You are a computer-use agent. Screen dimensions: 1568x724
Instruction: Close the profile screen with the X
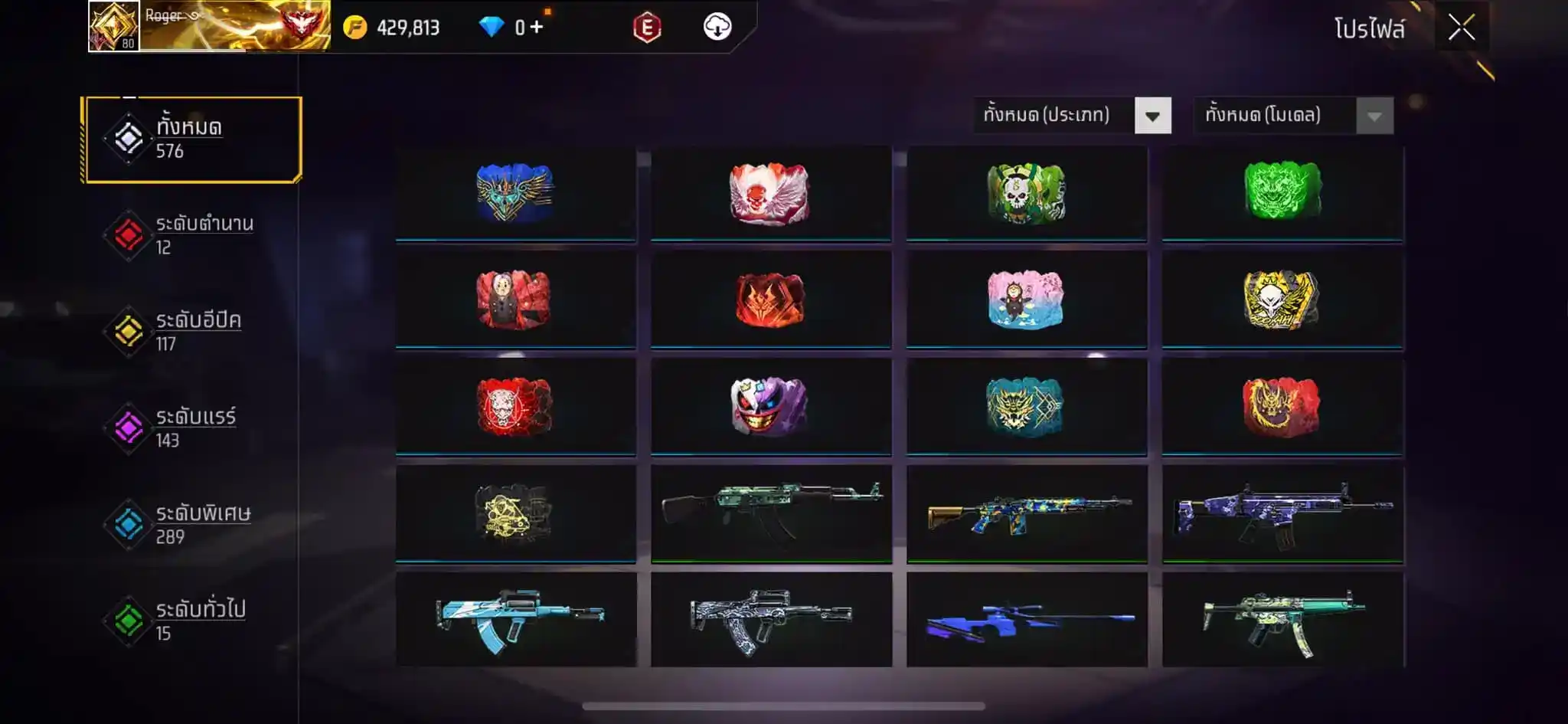click(x=1461, y=28)
